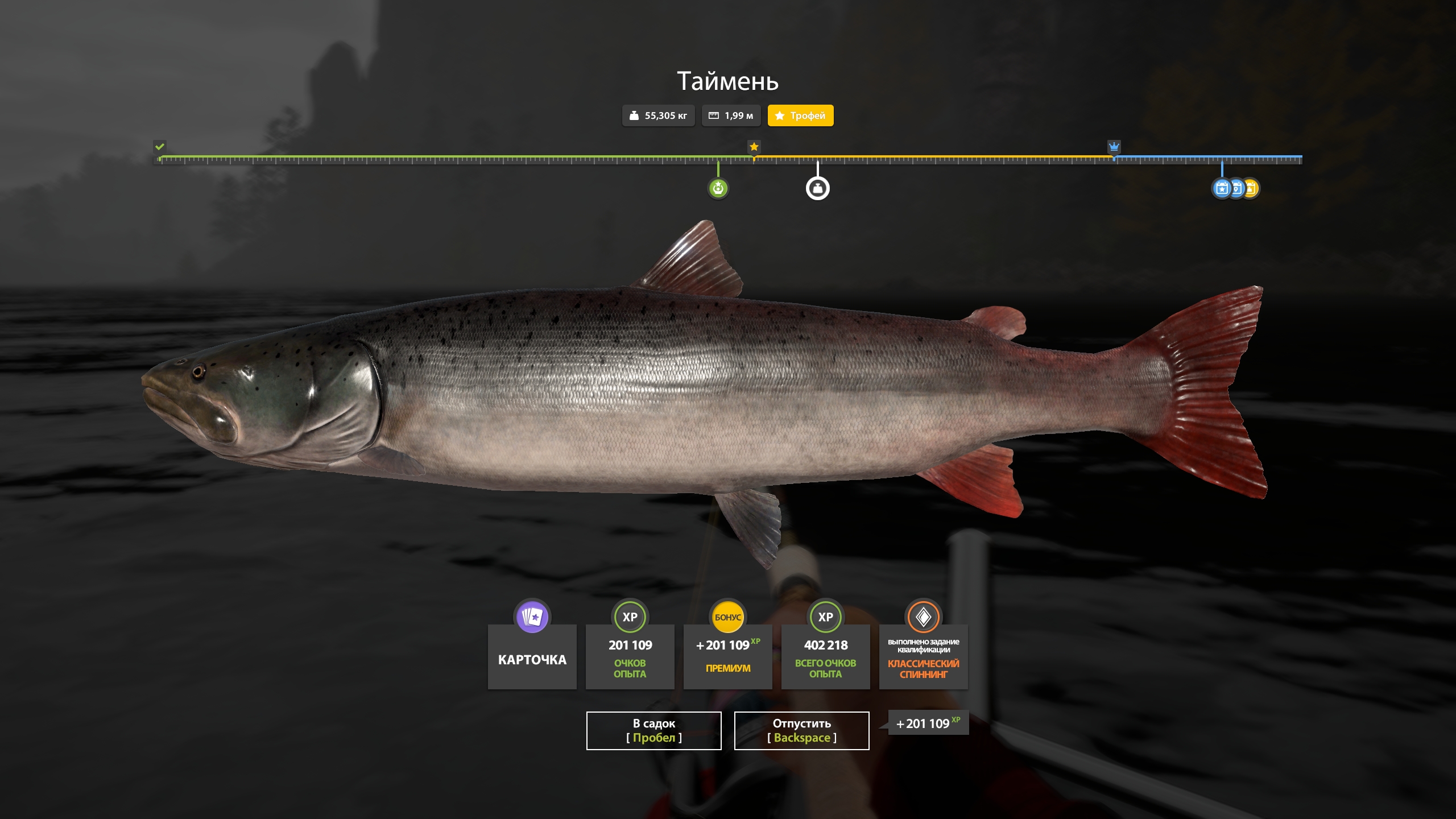
Task: Click the blue calendar record marker
Action: (x=1221, y=188)
